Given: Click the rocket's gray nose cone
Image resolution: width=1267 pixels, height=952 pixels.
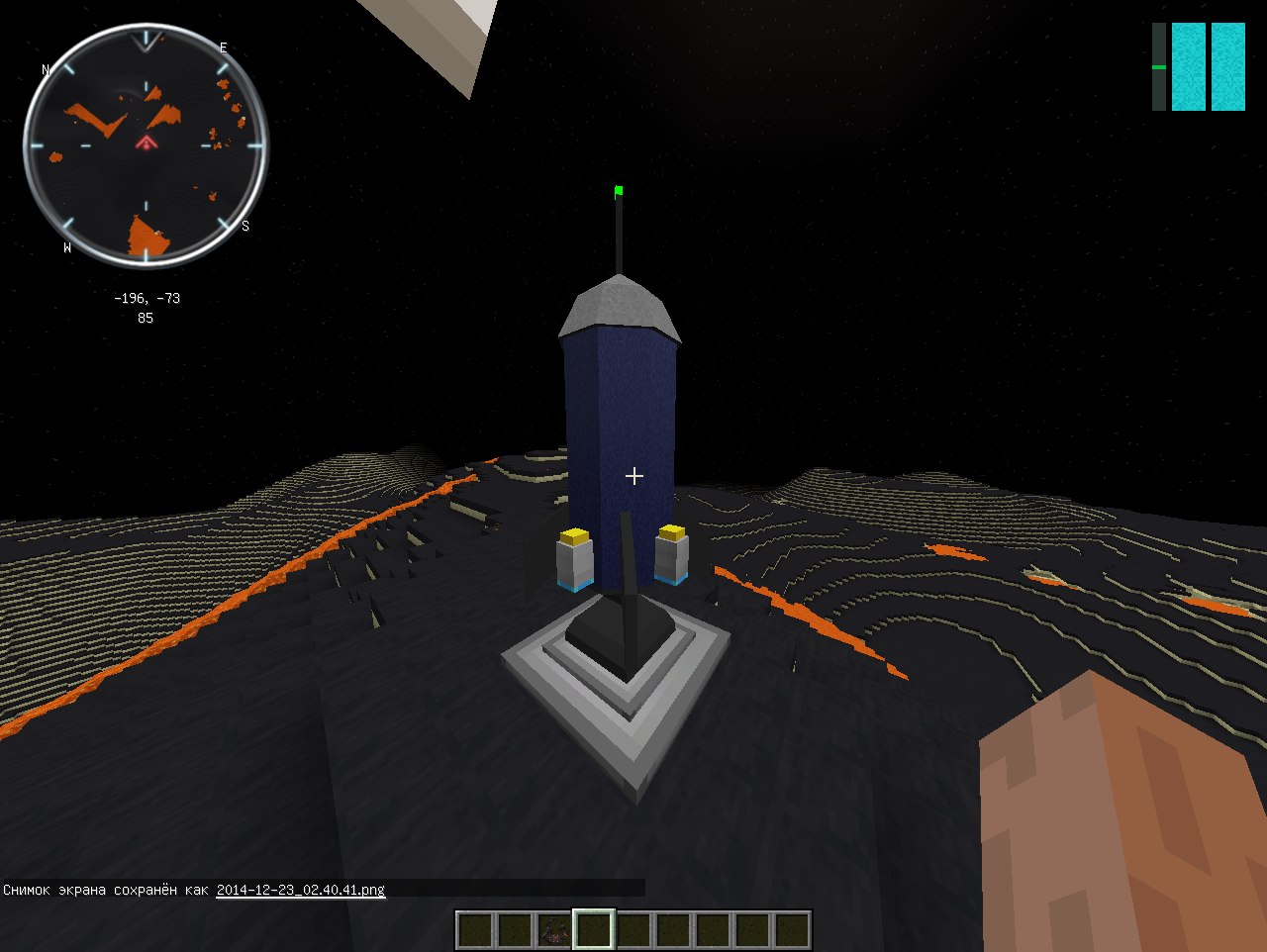Looking at the screenshot, I should (x=620, y=302).
